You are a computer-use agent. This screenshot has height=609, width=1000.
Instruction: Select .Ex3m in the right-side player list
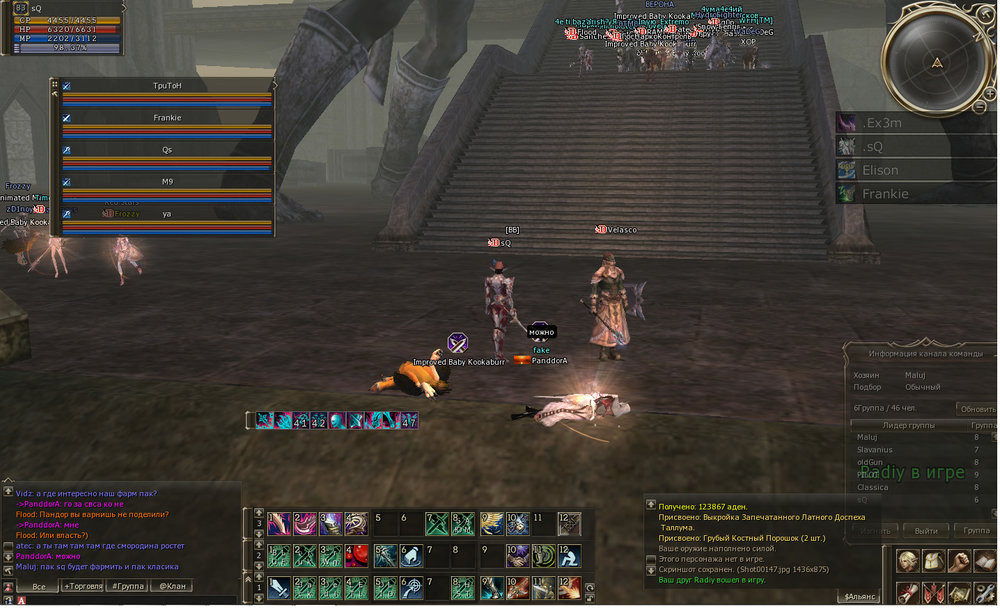[x=915, y=123]
